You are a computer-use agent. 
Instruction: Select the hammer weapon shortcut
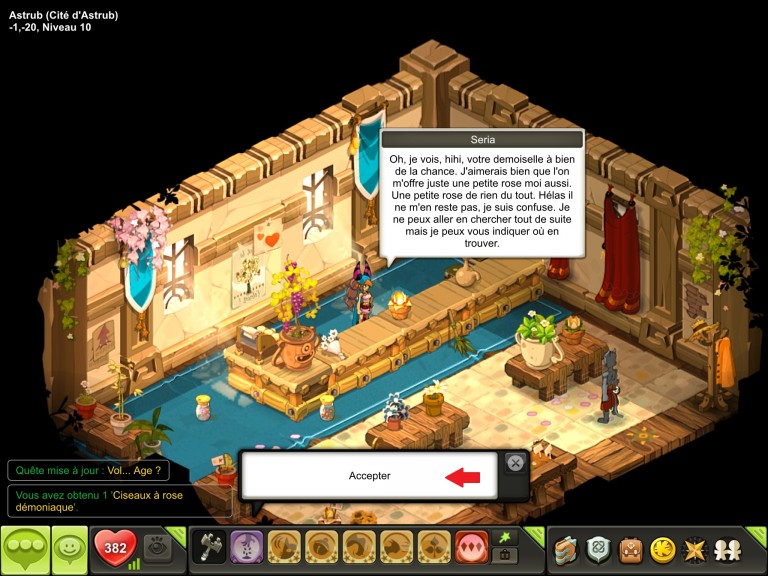[209, 547]
